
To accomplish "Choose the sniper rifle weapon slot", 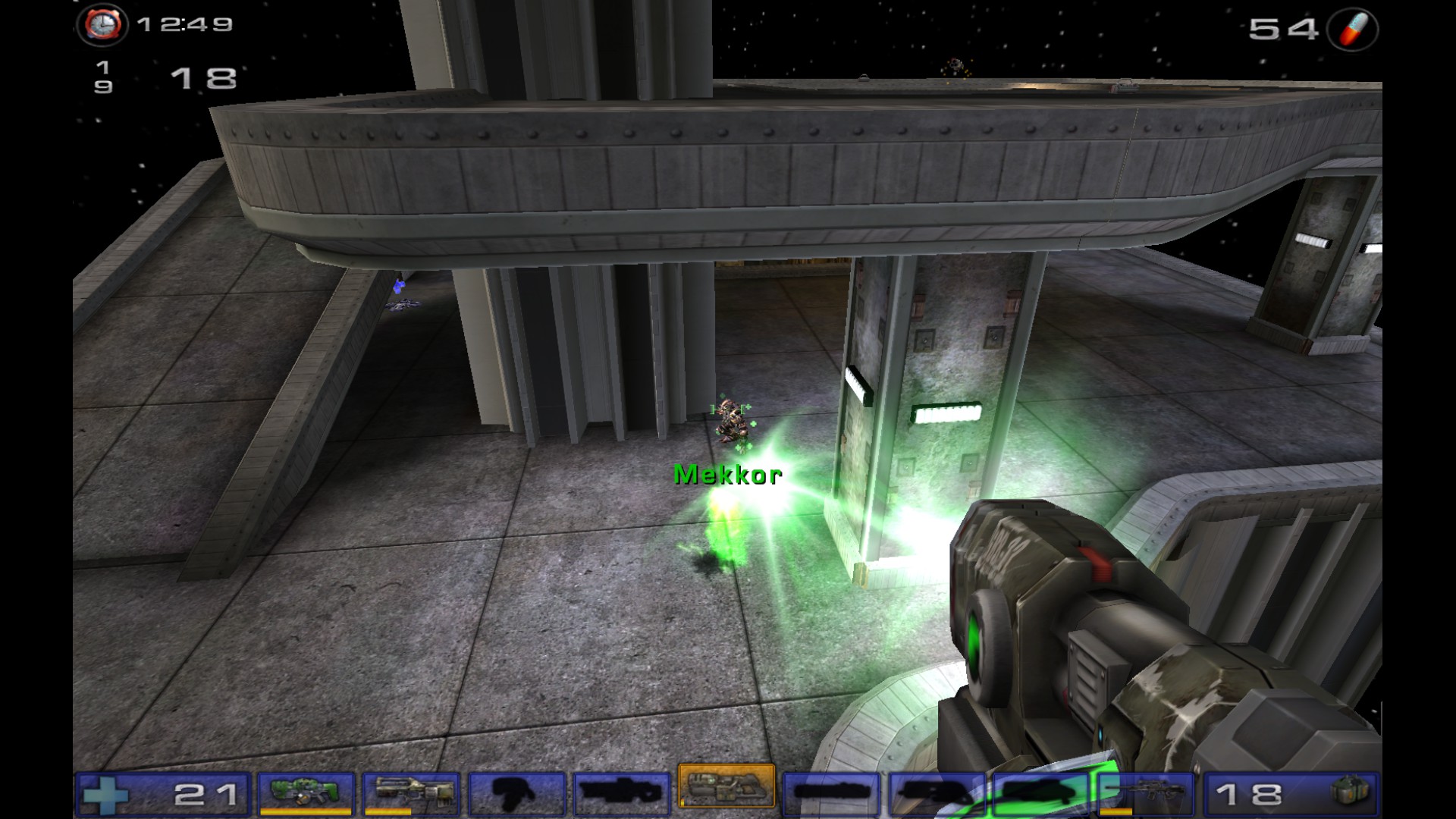I will 1146,793.
